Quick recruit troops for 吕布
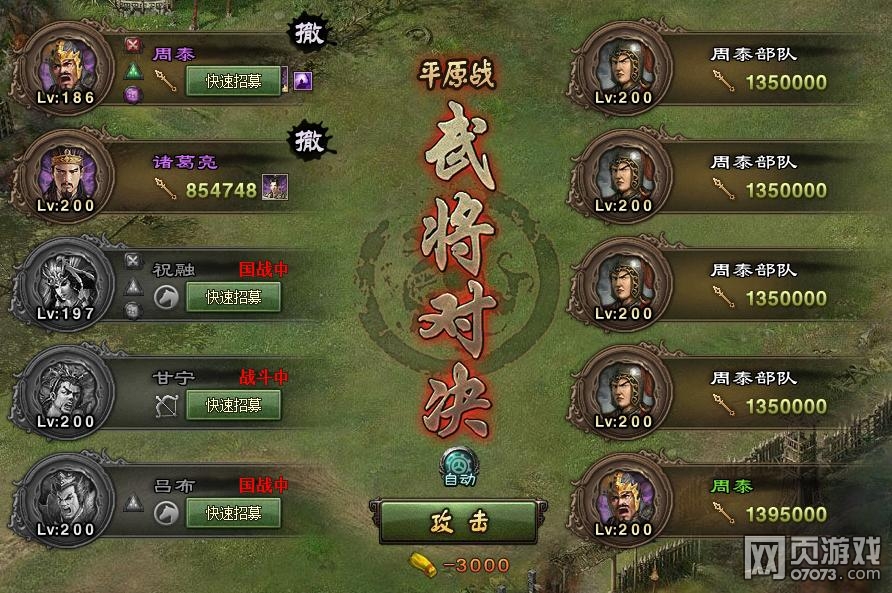The image size is (892, 593). (233, 513)
